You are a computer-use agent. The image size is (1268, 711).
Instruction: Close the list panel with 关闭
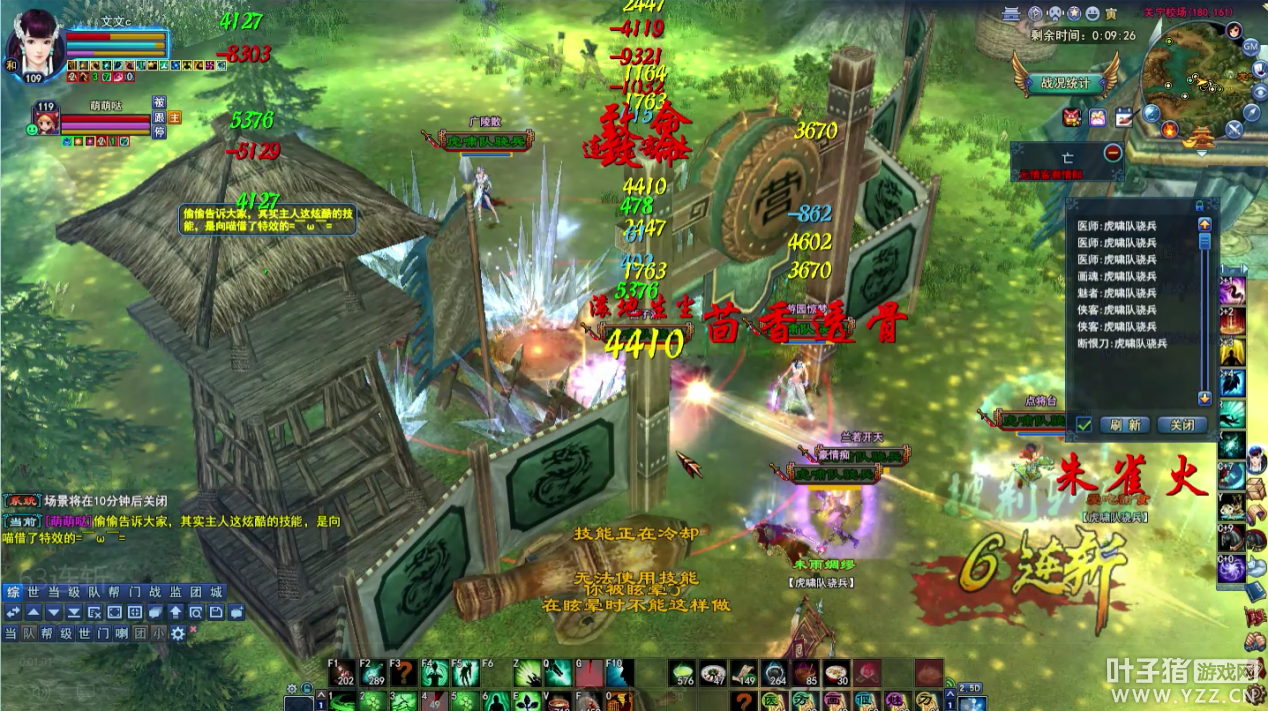(1182, 424)
